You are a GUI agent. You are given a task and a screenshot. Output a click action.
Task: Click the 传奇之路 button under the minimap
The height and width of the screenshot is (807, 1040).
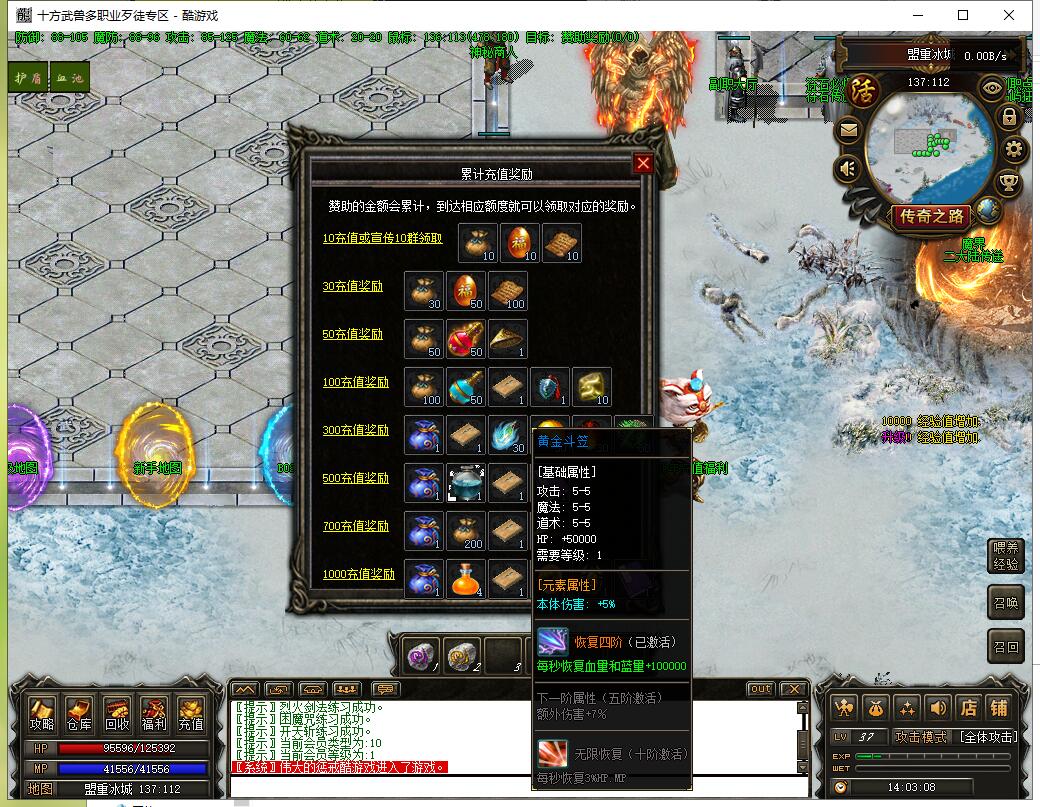[932, 216]
